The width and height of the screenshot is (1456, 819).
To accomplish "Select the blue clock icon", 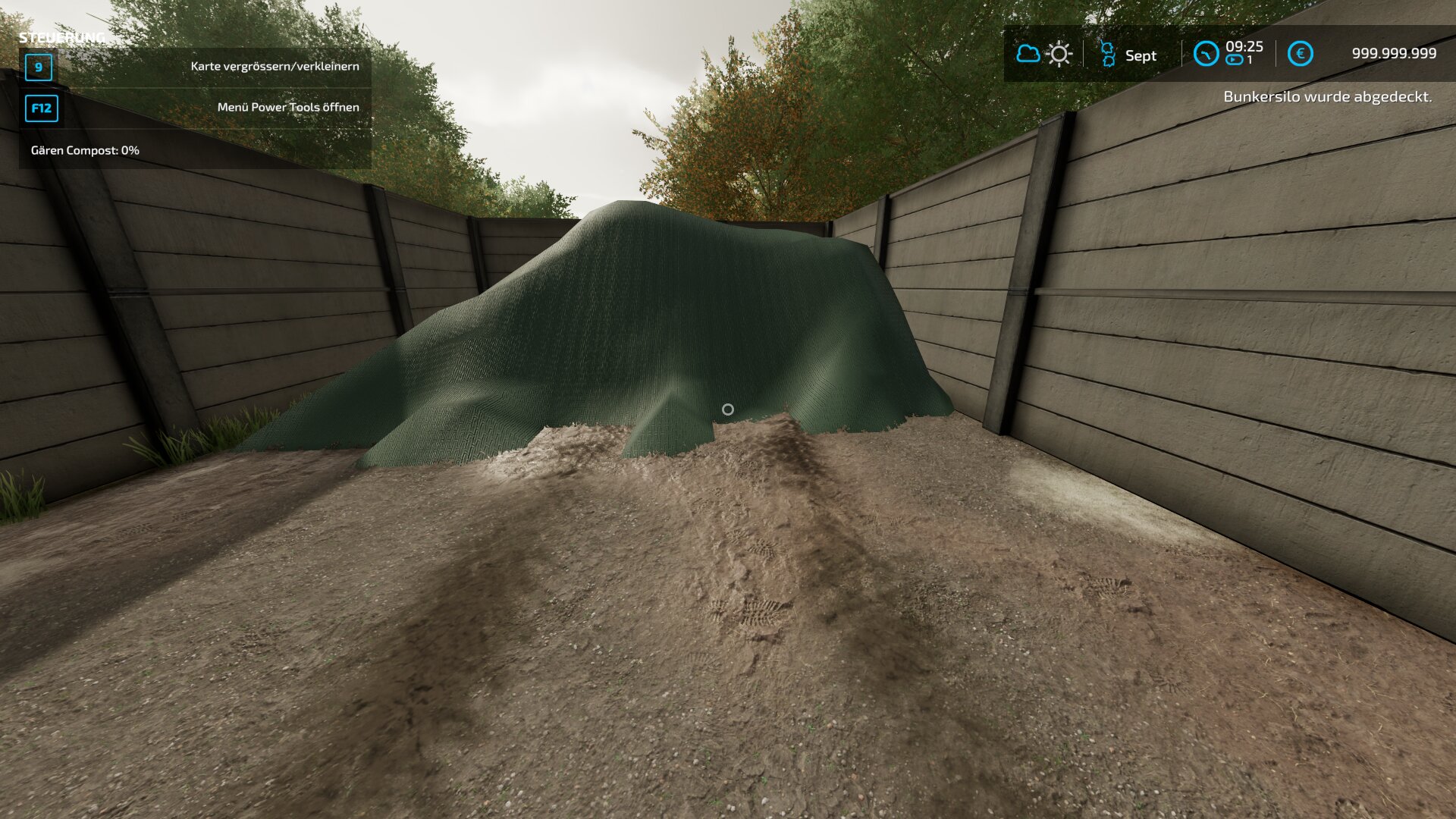I will coord(1206,54).
